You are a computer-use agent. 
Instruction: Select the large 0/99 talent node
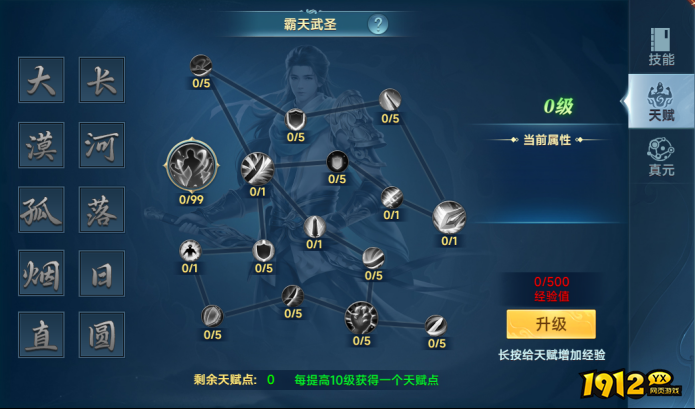click(191, 165)
